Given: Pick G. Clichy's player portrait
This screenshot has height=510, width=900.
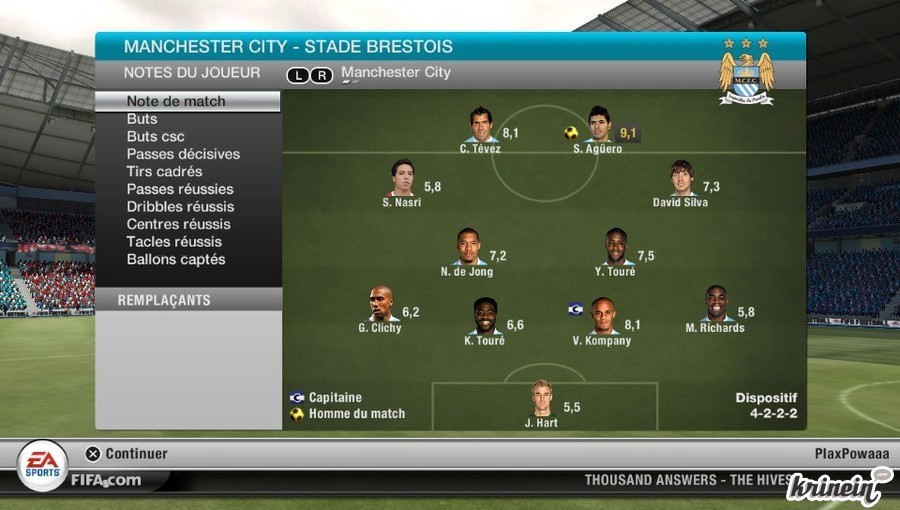Looking at the screenshot, I should click(380, 304).
